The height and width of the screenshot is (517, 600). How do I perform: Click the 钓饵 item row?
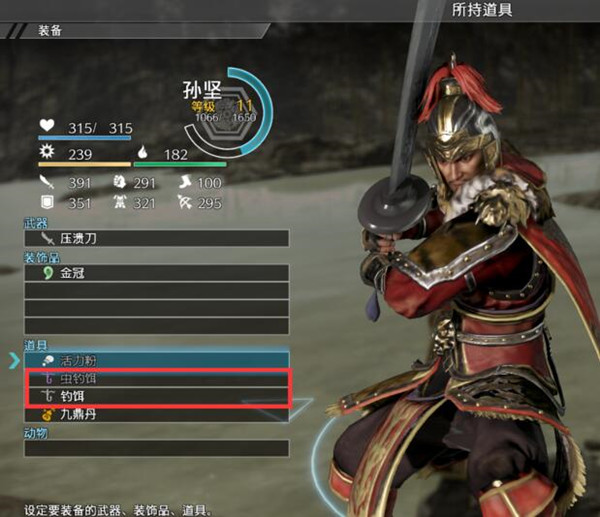156,397
